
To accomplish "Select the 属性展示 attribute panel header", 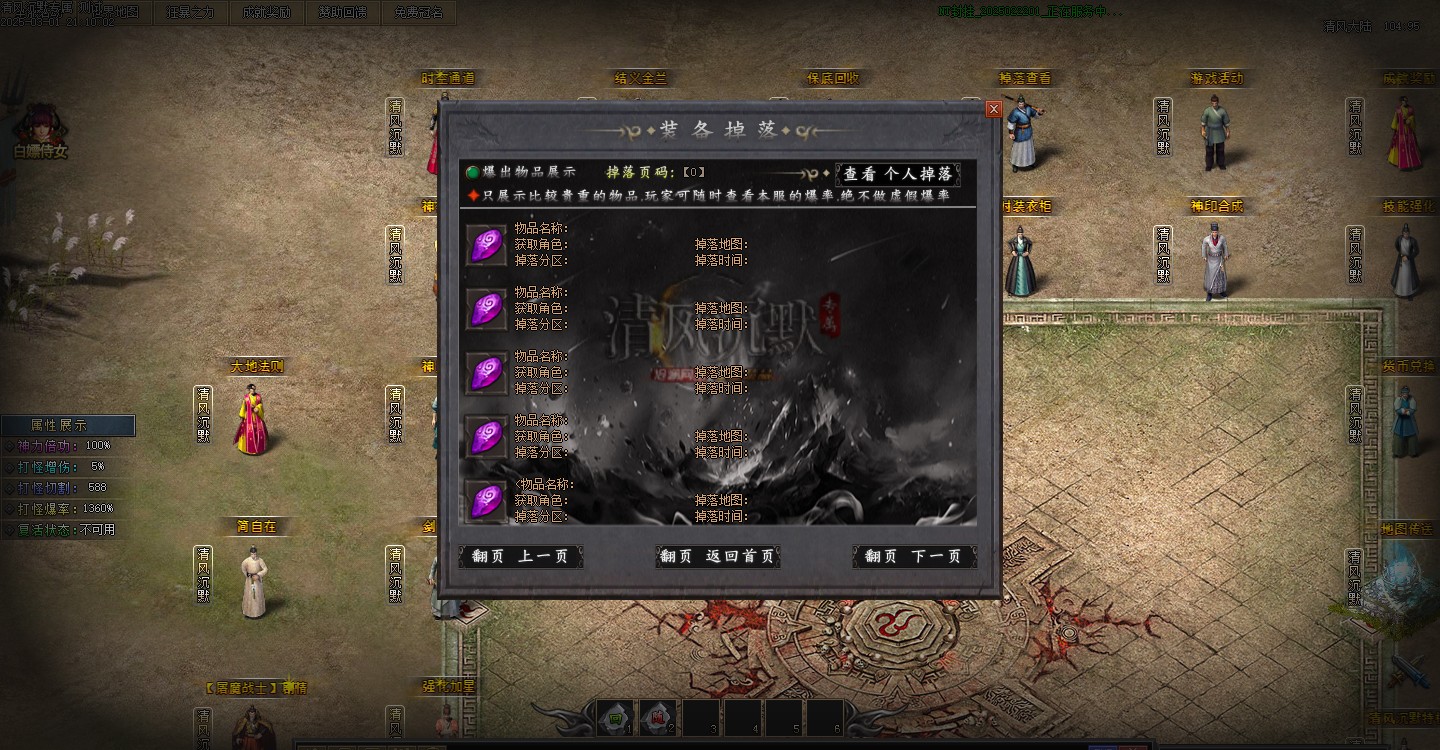I will coord(68,425).
